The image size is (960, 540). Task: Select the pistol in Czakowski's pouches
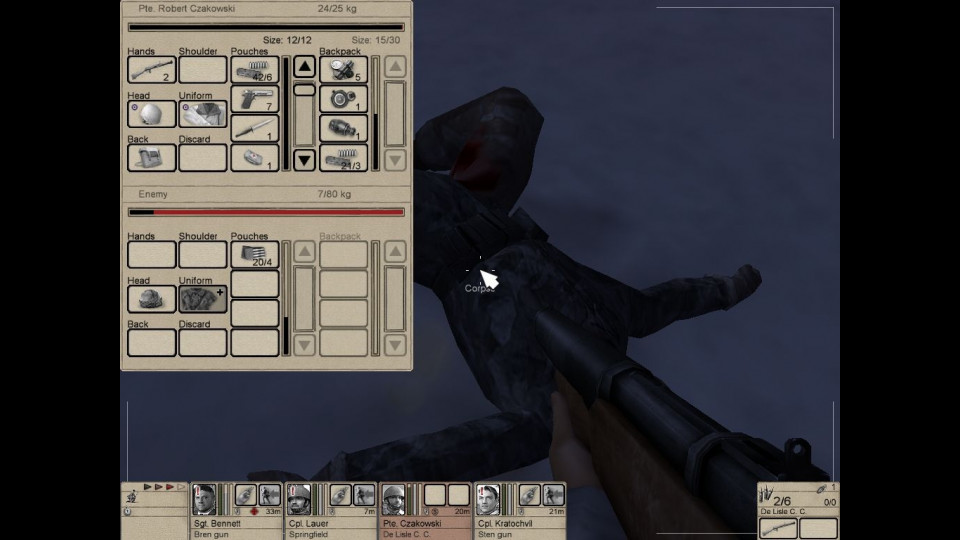tap(255, 99)
